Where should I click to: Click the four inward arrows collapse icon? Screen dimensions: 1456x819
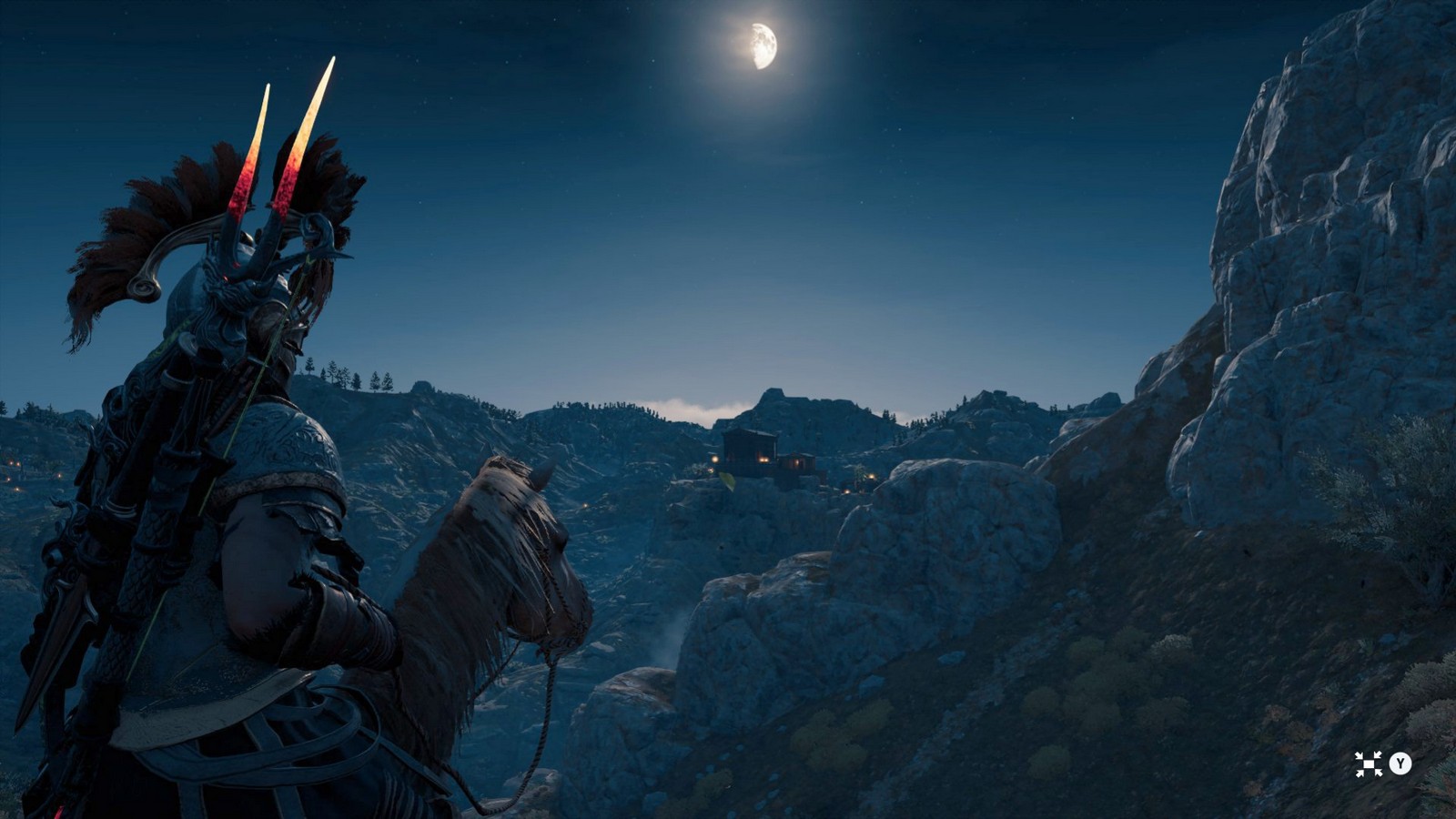click(1368, 763)
